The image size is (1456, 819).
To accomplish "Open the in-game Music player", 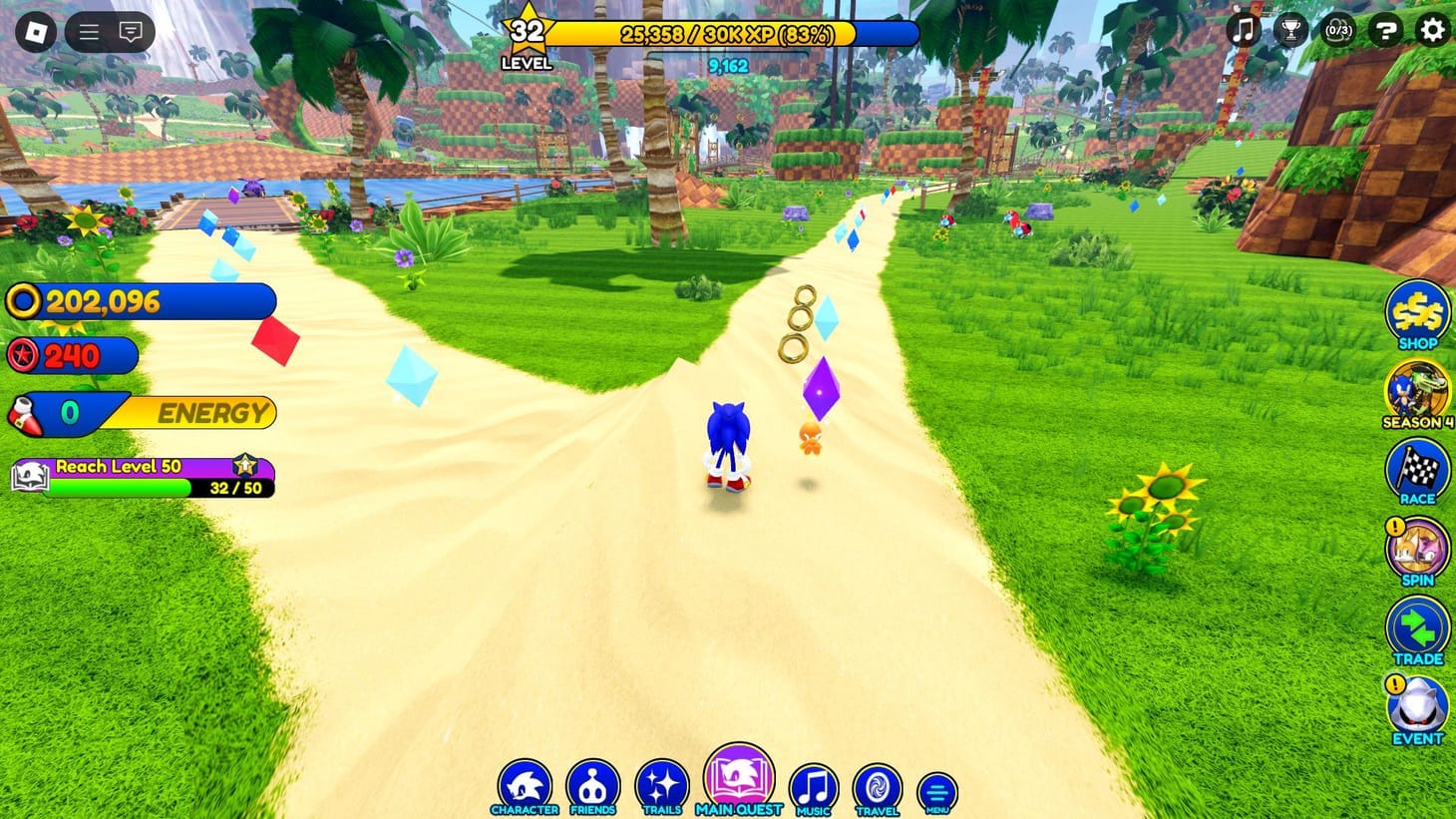I will (813, 783).
